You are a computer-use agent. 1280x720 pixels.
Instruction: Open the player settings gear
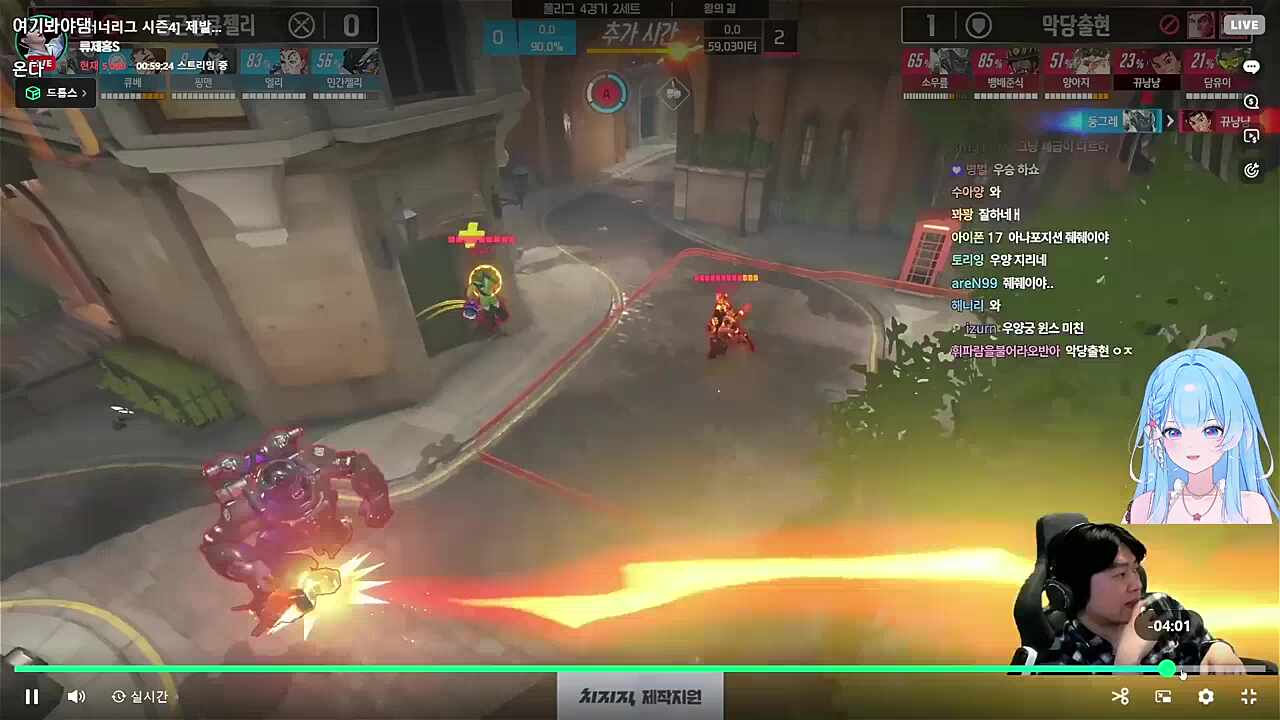coord(1205,696)
